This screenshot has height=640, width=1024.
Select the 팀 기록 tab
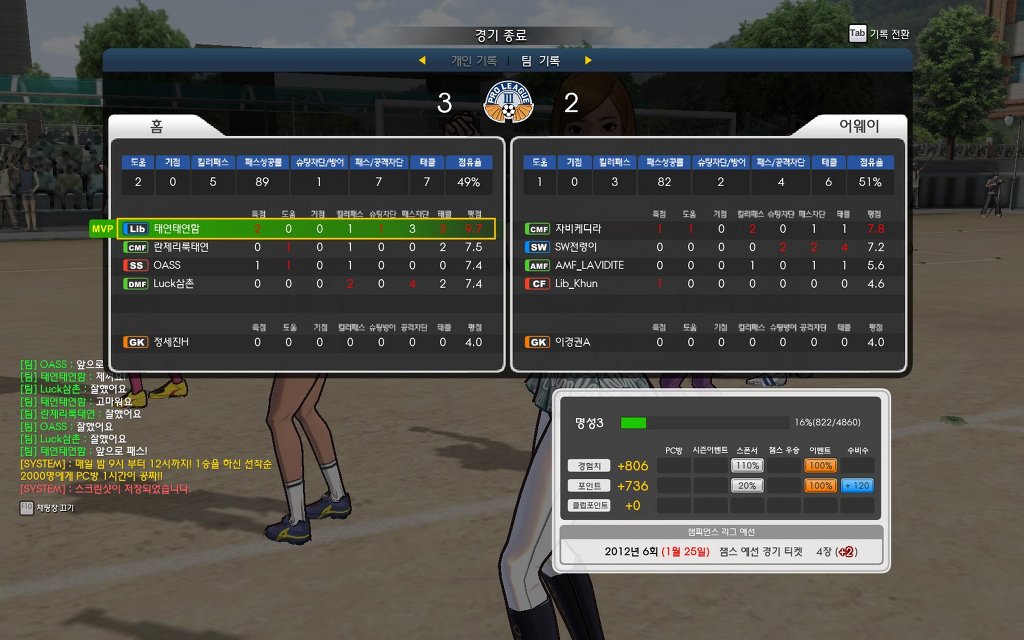coord(541,61)
